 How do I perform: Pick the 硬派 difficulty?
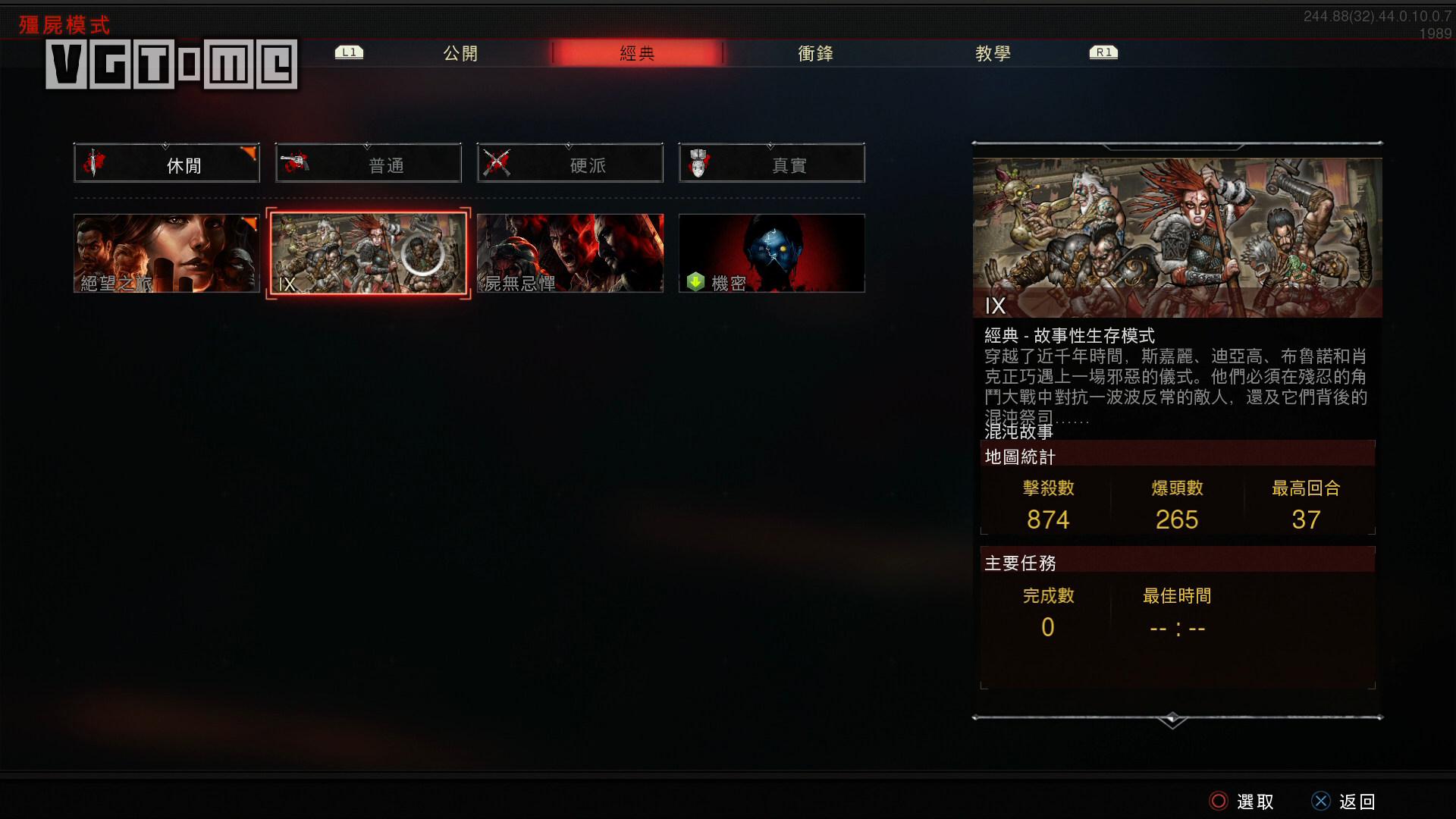click(x=570, y=163)
